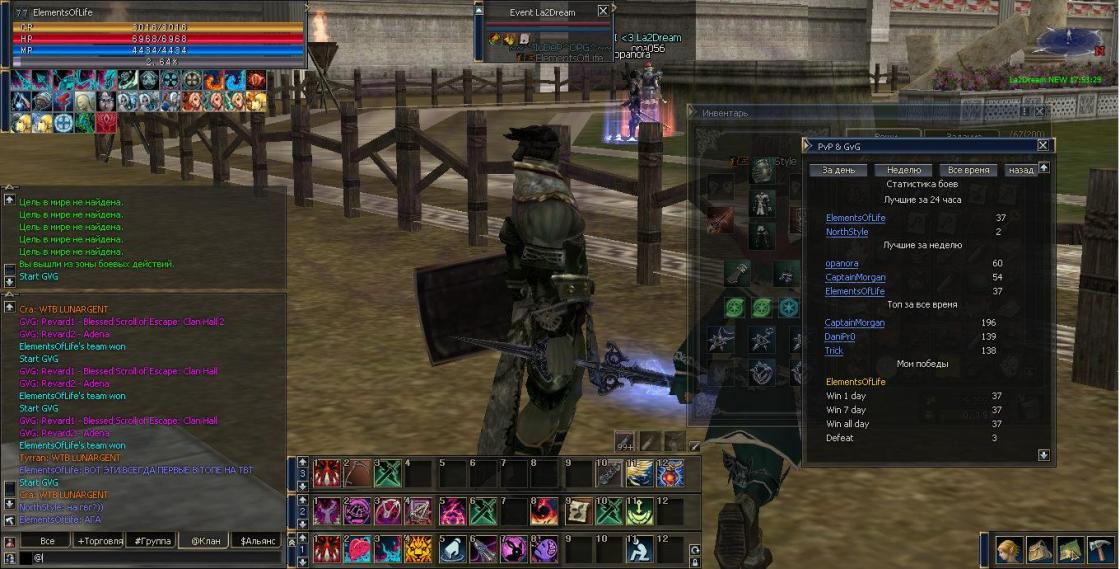
Task: Show the 'За день' daily statistics
Action: click(837, 170)
